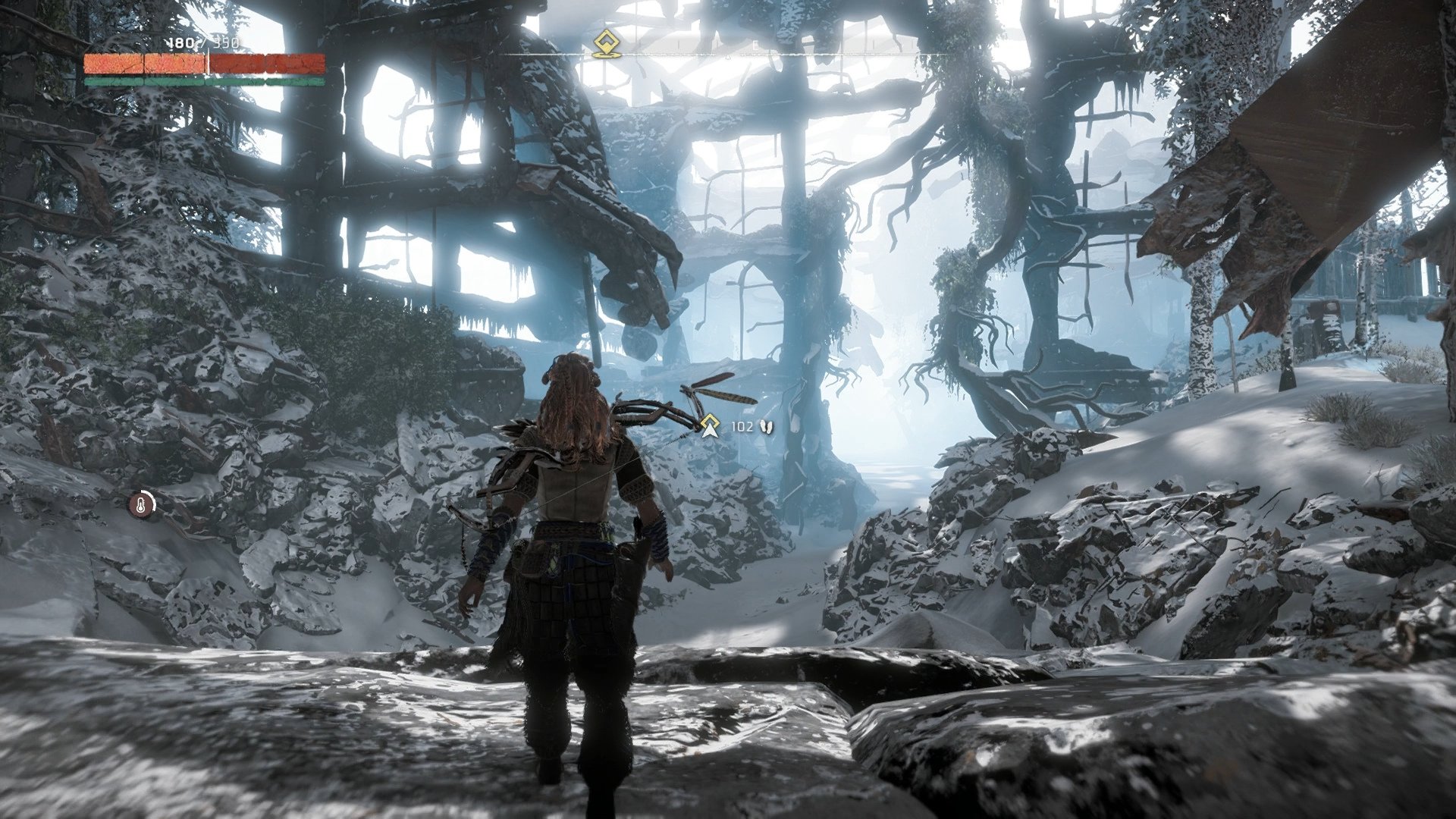
Task: Toggle the quest tracker distance display showing 102
Action: [742, 426]
